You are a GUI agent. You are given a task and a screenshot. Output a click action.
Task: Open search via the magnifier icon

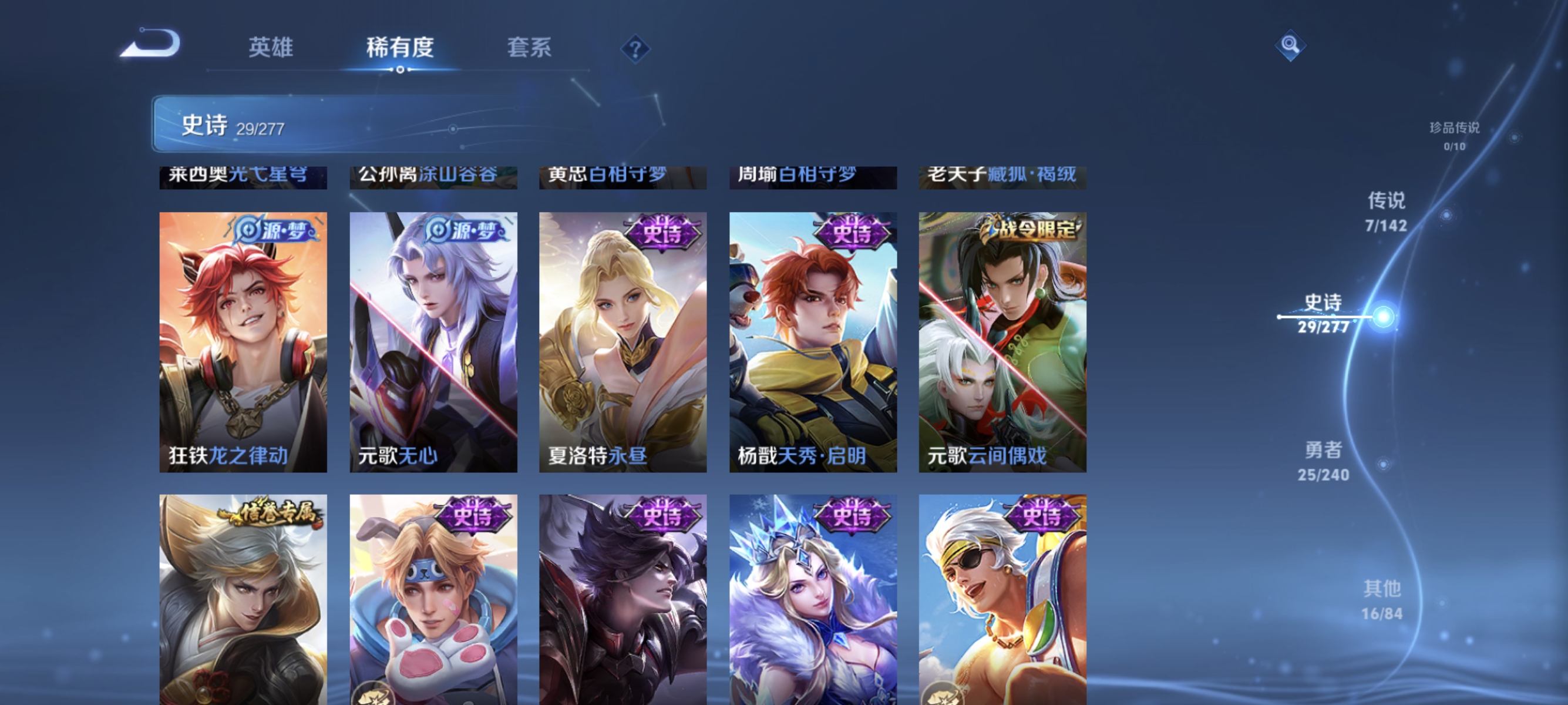[1290, 45]
